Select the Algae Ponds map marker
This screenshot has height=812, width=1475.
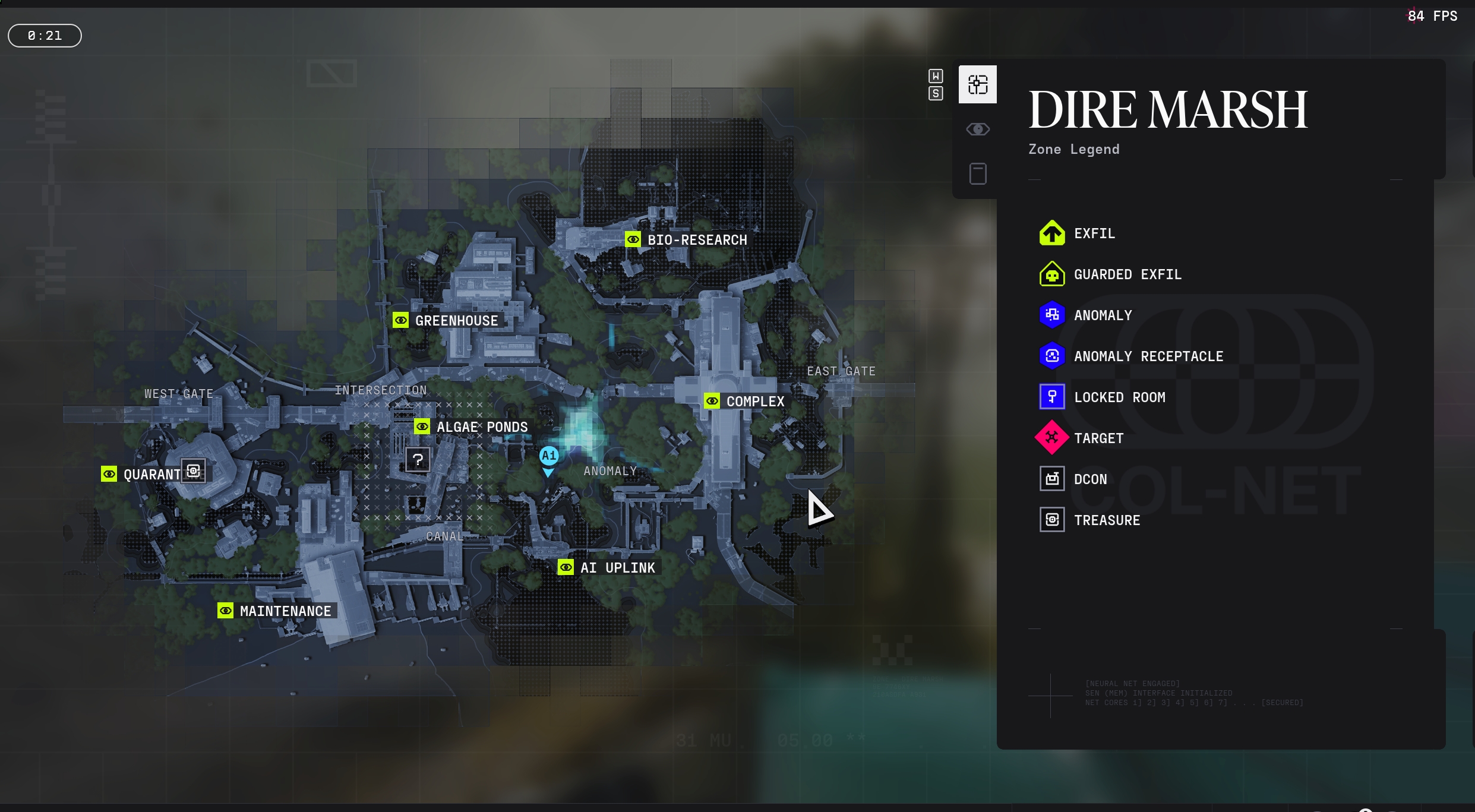422,426
